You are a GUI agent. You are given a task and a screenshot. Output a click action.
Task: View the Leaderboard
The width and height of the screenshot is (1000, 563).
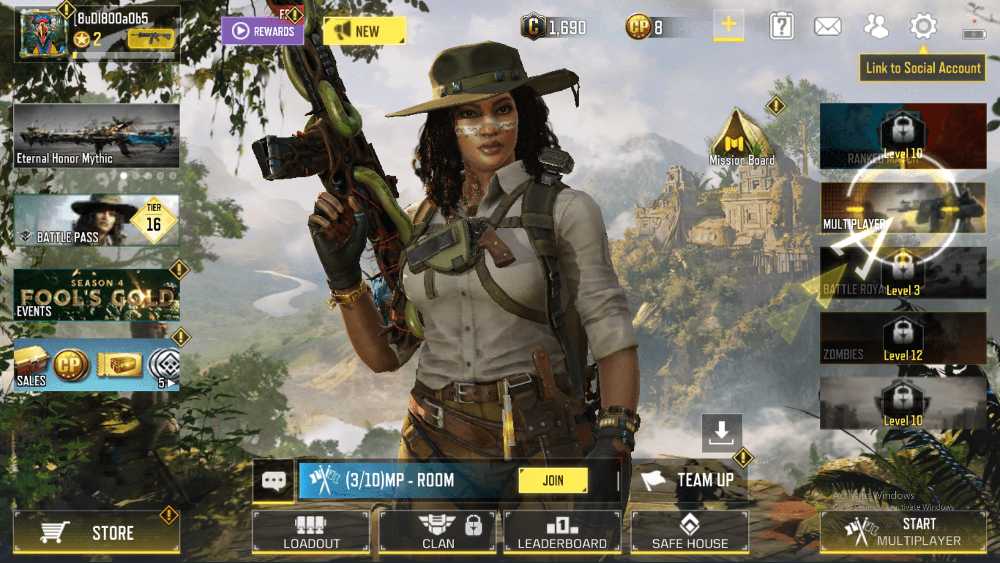pyautogui.click(x=562, y=532)
